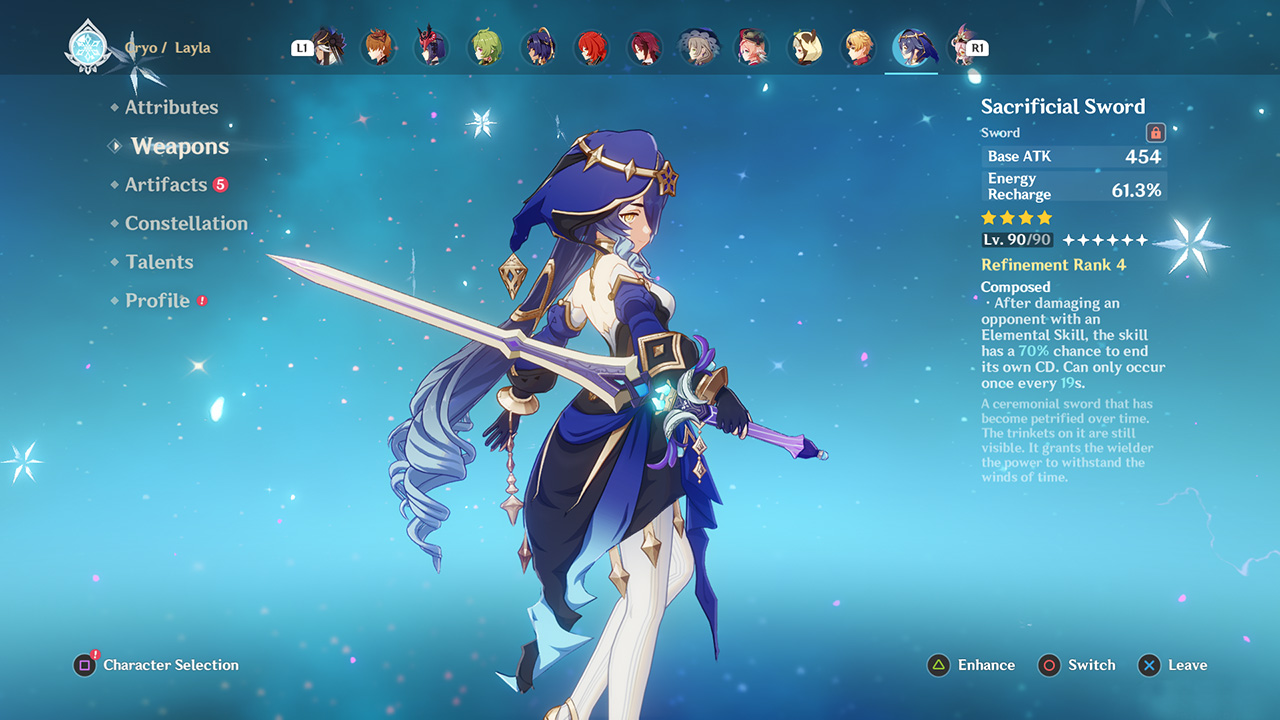
Task: Choose the blond character with red headband
Action: point(858,48)
